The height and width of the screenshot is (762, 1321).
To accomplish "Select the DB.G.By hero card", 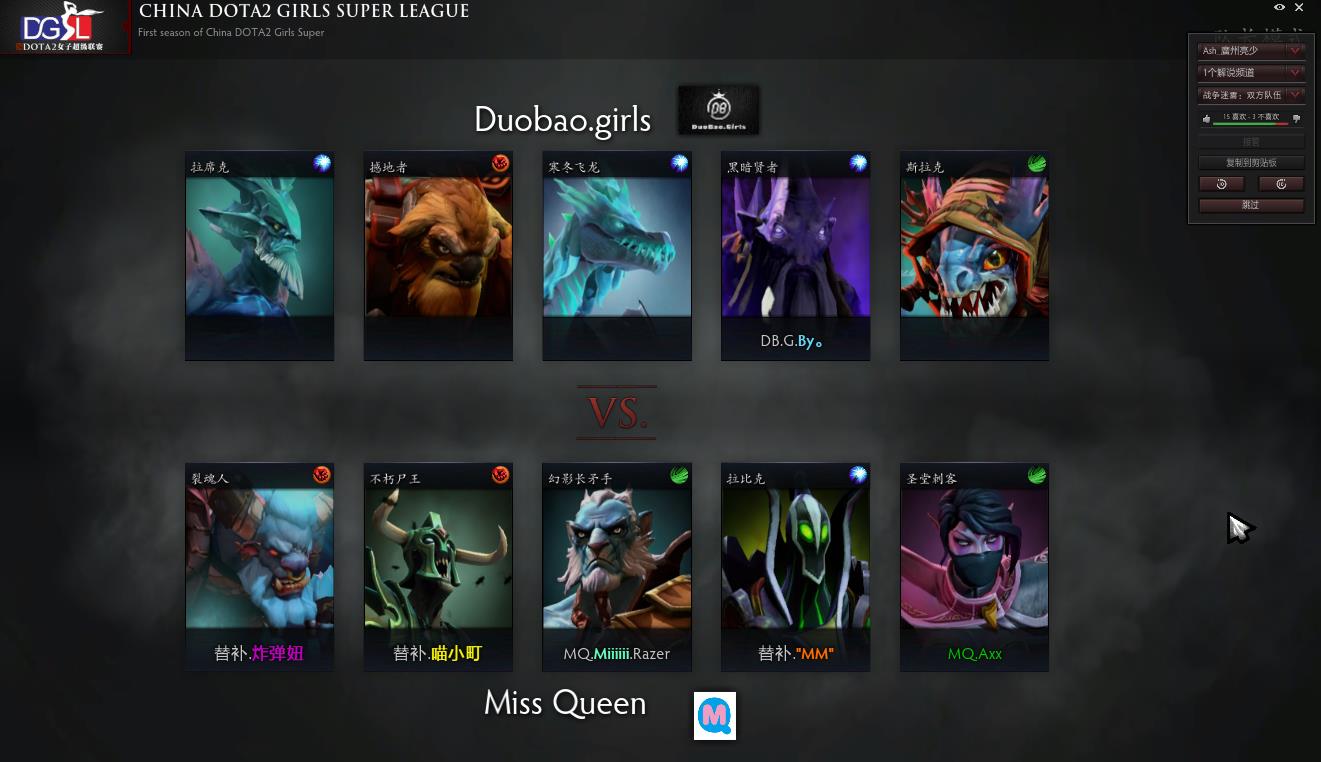I will (x=795, y=256).
